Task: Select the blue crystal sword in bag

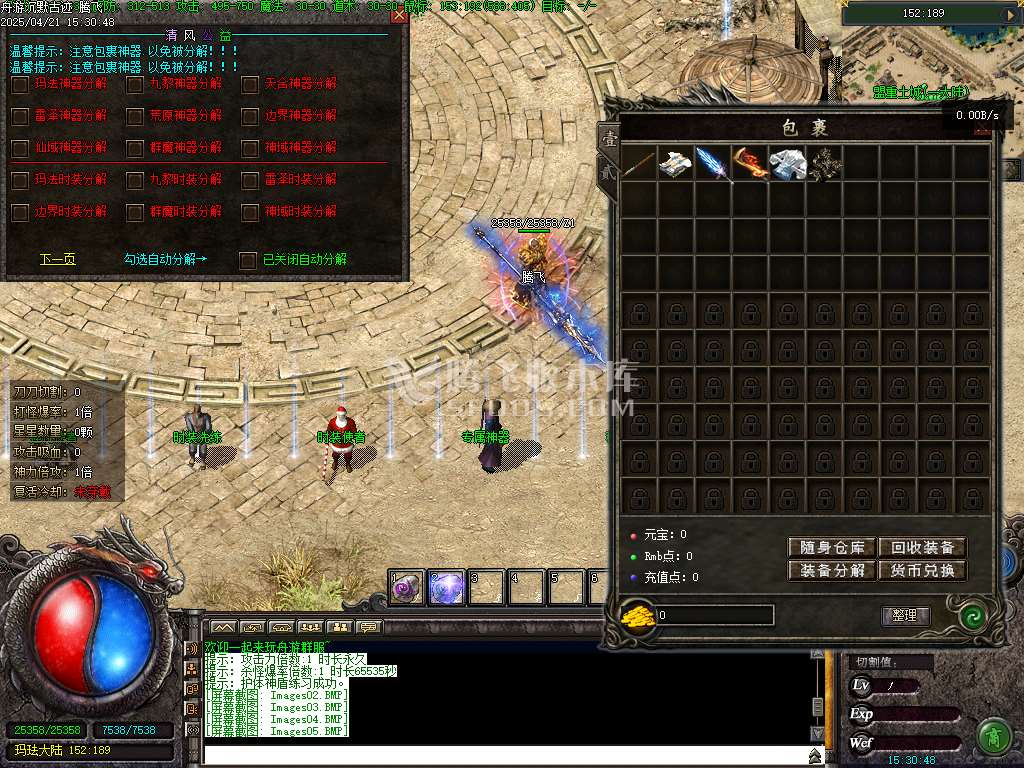Action: pyautogui.click(x=713, y=163)
